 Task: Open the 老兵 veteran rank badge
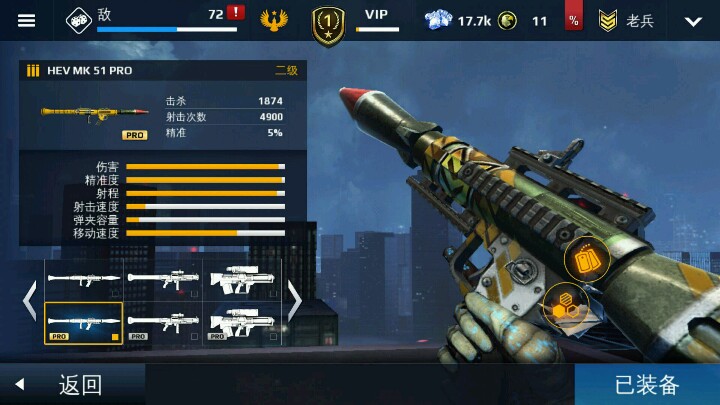pos(626,21)
